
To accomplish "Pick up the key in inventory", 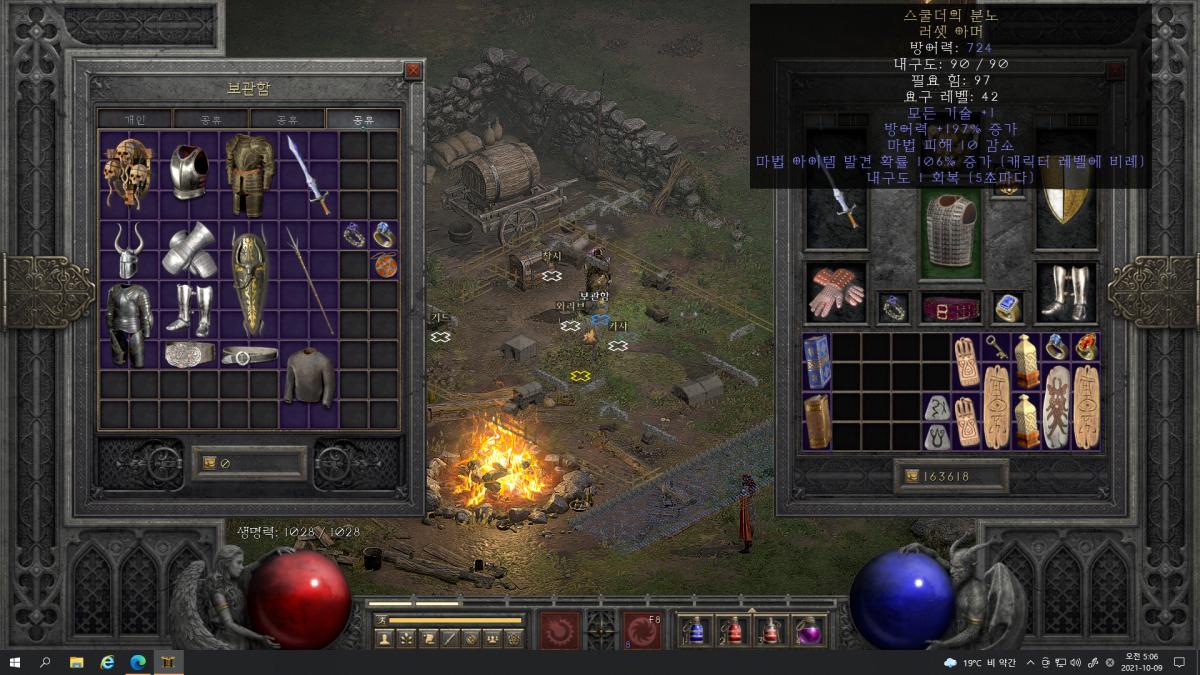I will [x=998, y=346].
